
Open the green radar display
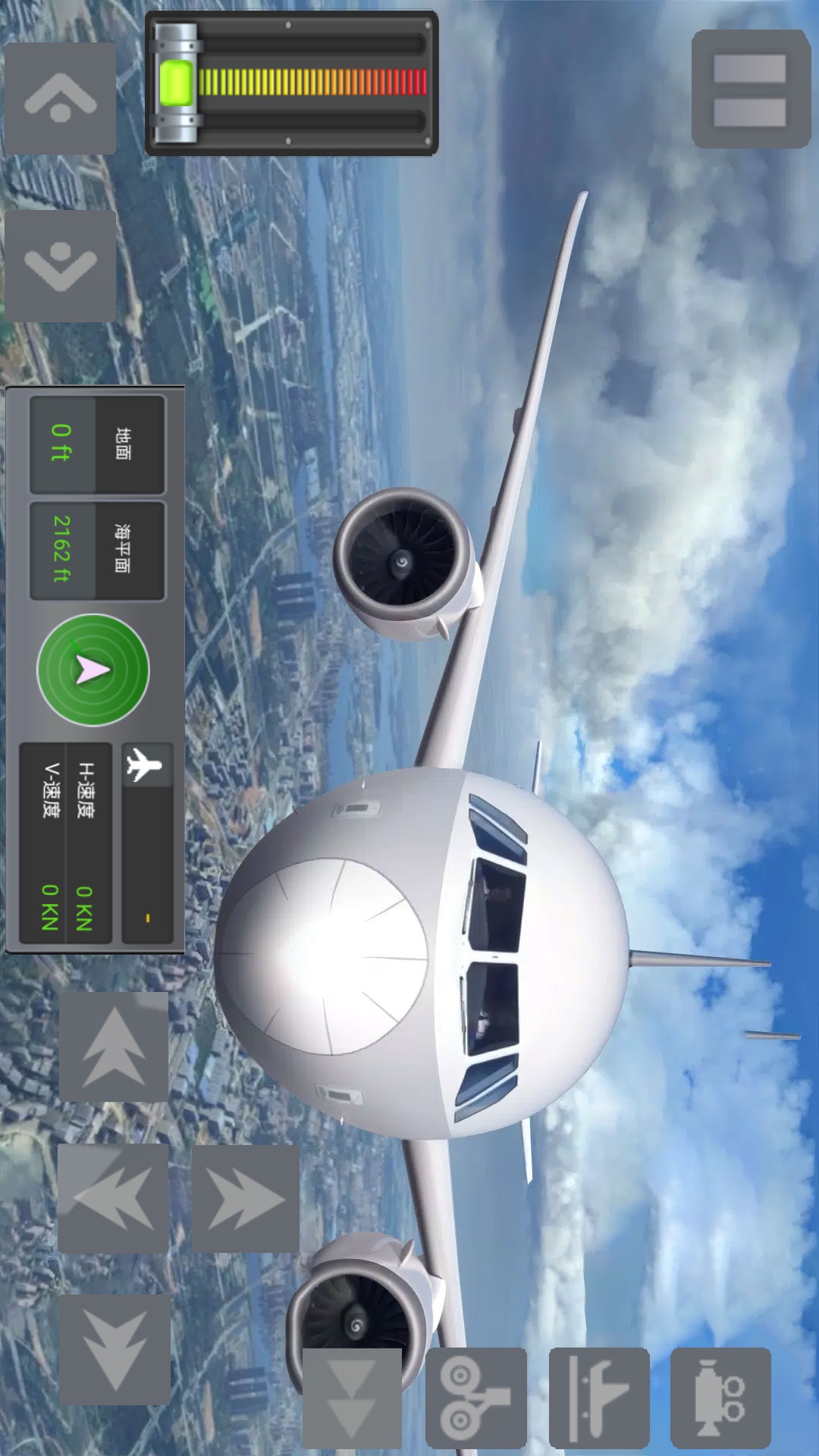click(x=93, y=670)
